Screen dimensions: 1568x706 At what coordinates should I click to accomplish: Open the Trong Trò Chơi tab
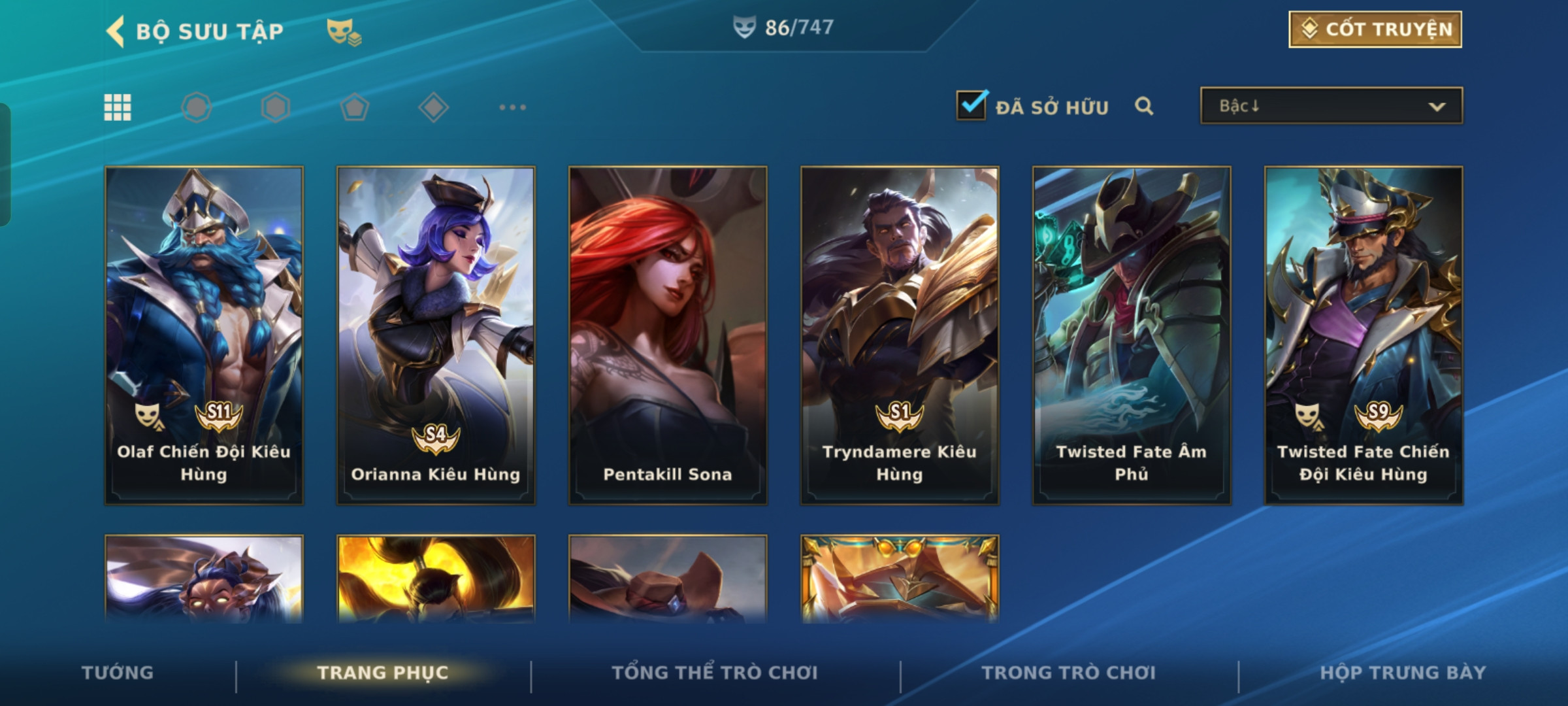[1069, 673]
